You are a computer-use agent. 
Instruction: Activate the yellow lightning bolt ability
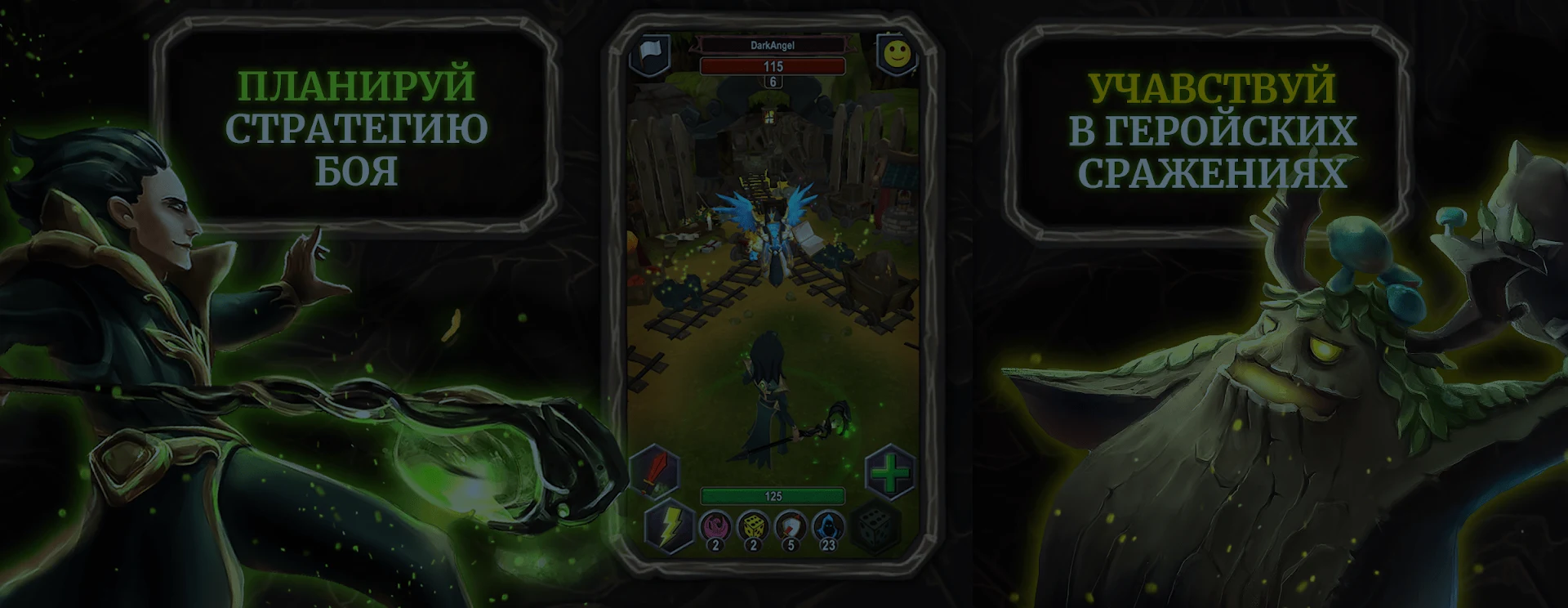pyautogui.click(x=668, y=527)
